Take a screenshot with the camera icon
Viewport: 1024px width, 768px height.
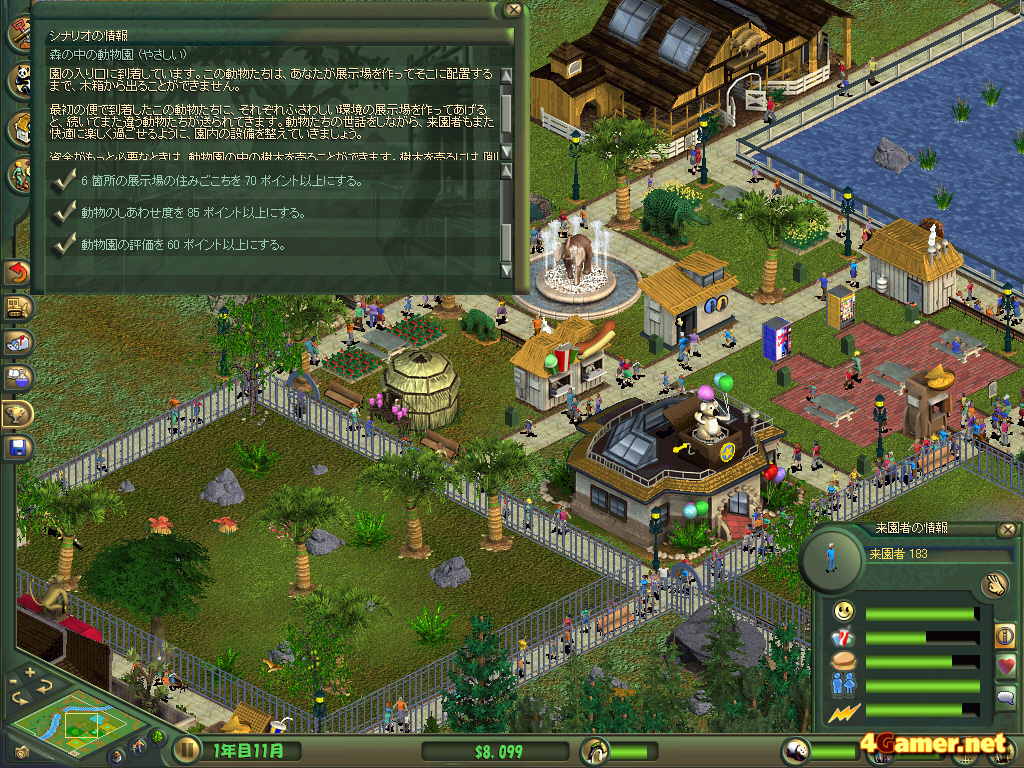[x=21, y=751]
